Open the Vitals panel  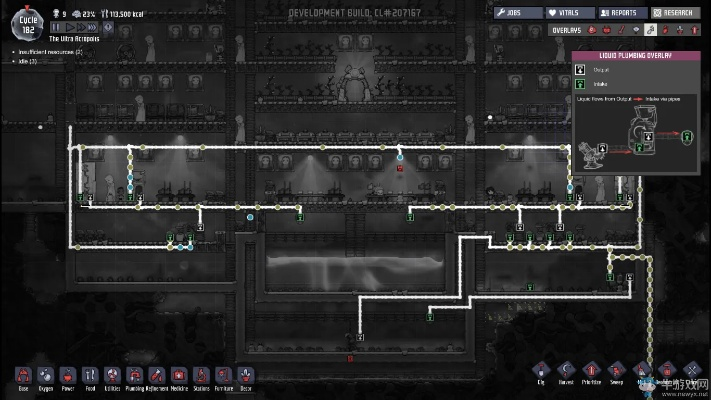click(569, 13)
